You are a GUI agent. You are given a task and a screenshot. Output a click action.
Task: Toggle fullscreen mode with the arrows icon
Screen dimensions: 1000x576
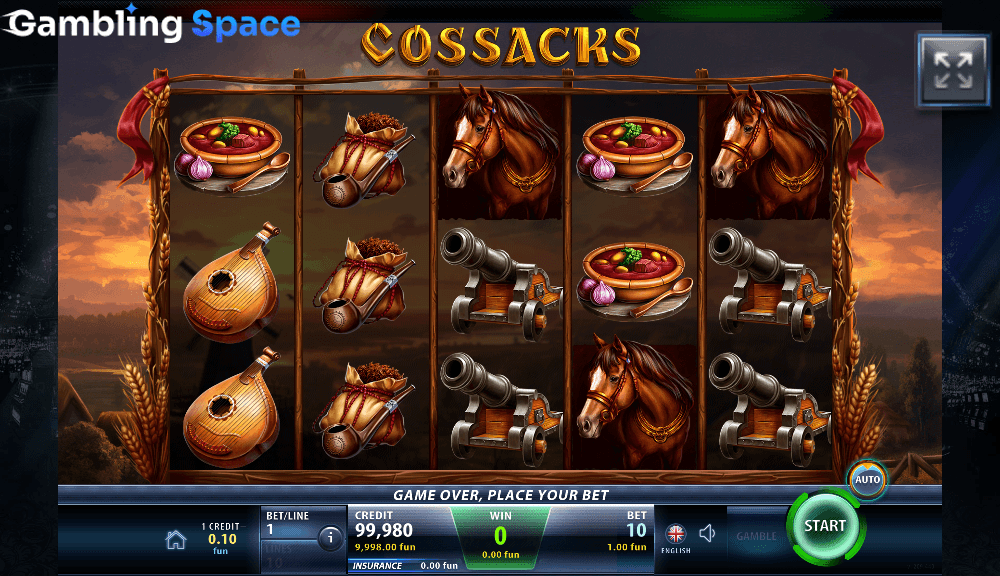click(x=952, y=71)
